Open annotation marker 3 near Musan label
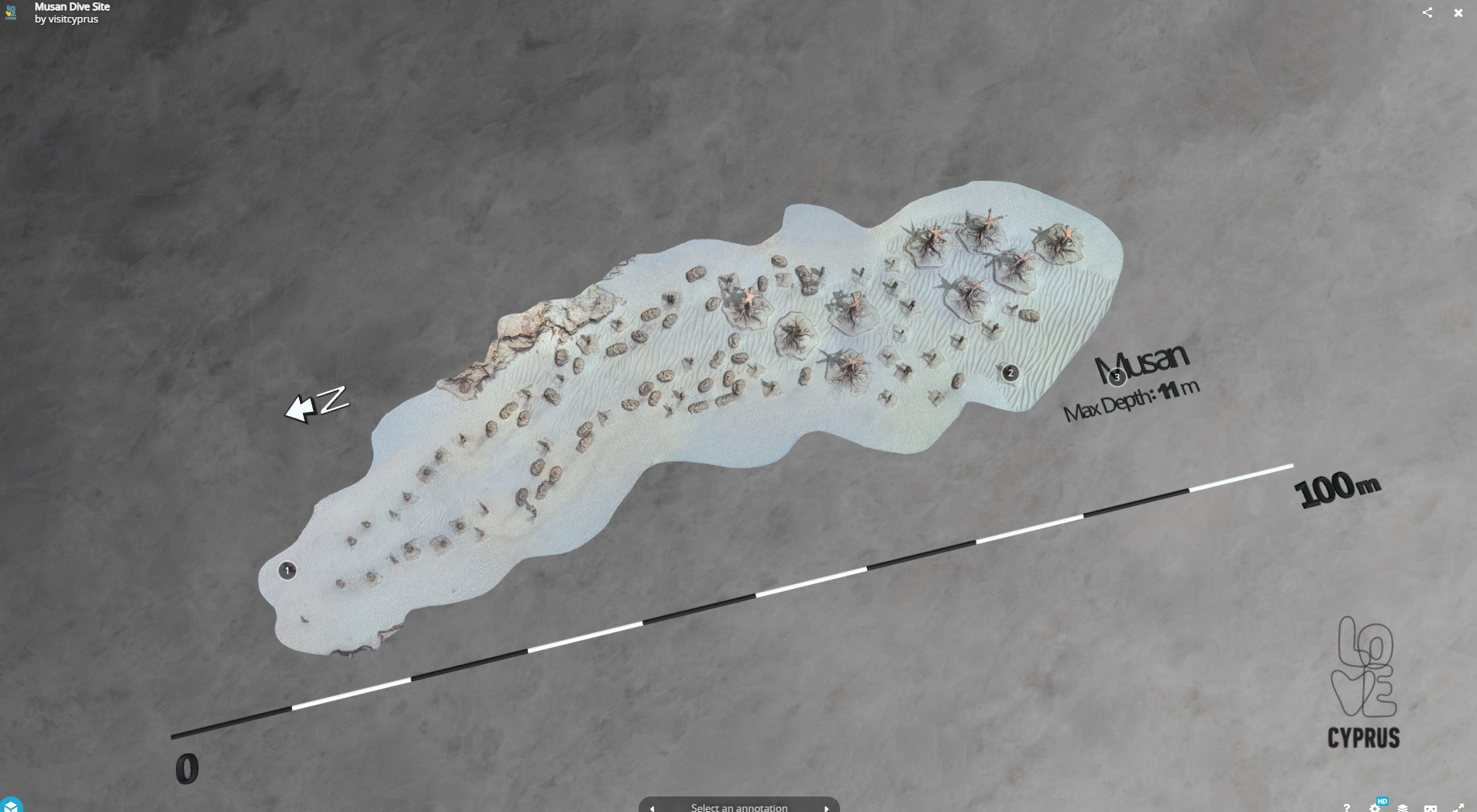This screenshot has height=812, width=1477. tap(1117, 377)
